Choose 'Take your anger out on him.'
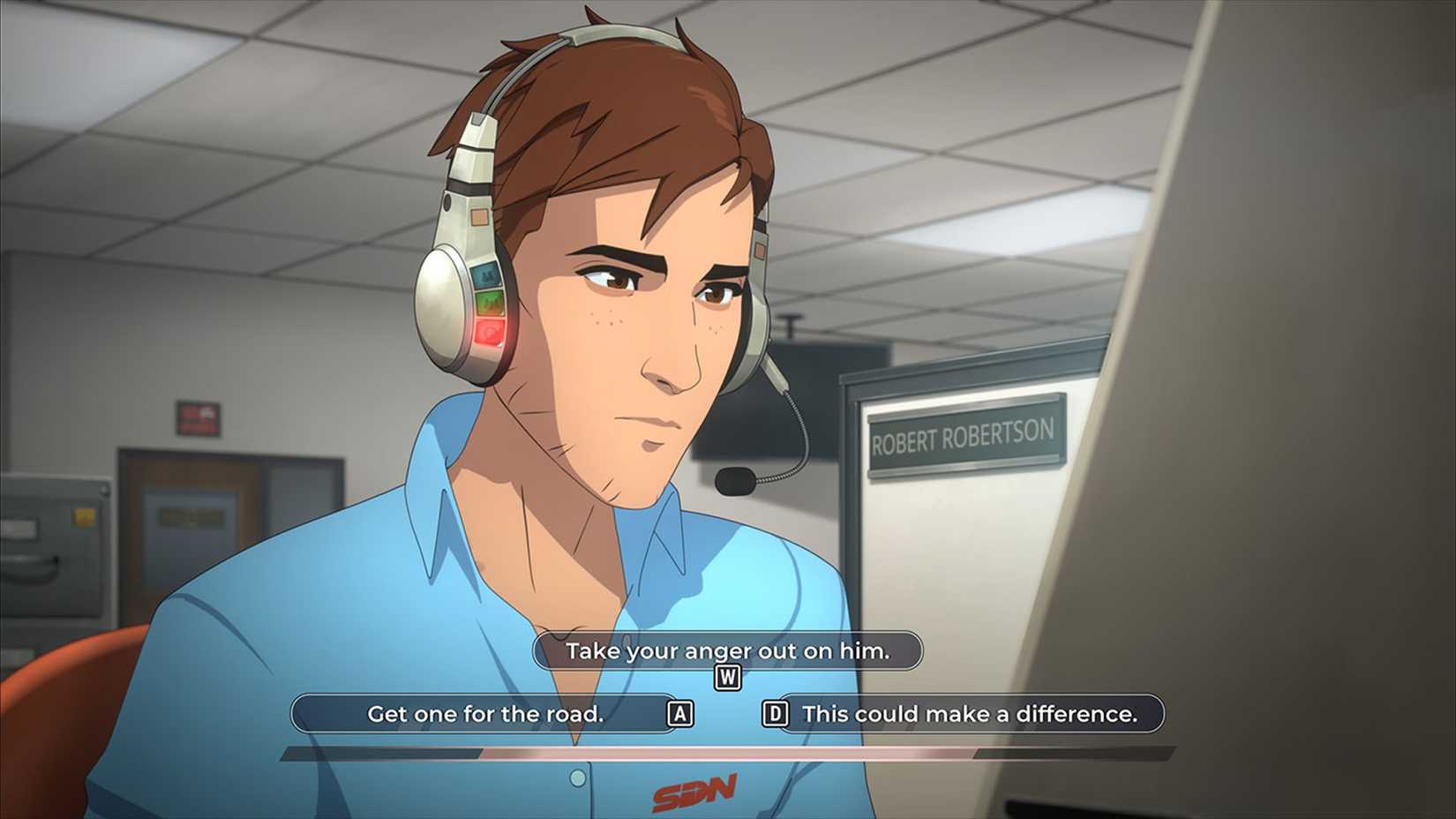 click(x=729, y=651)
